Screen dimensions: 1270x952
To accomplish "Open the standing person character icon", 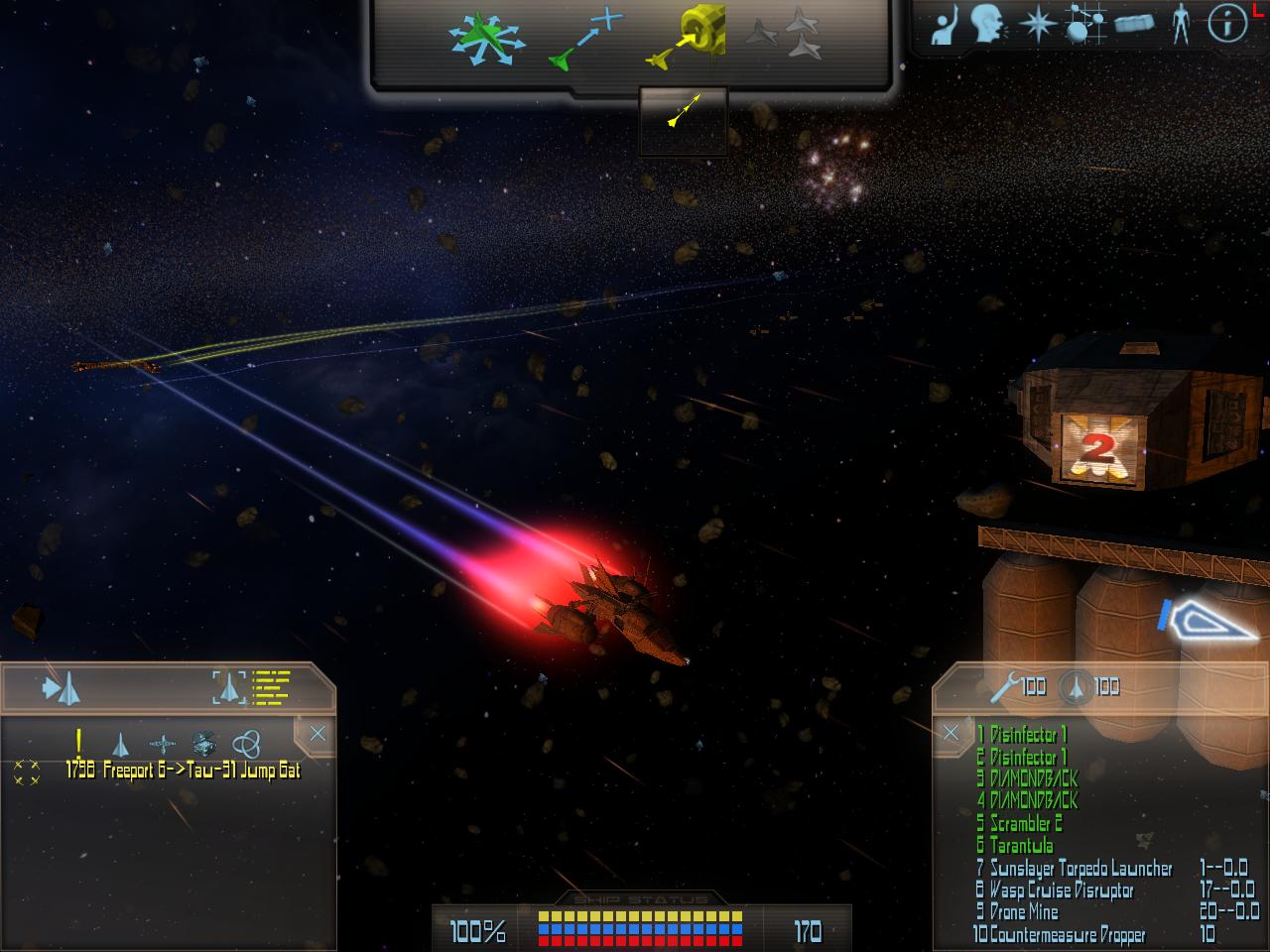I will click(x=1180, y=25).
